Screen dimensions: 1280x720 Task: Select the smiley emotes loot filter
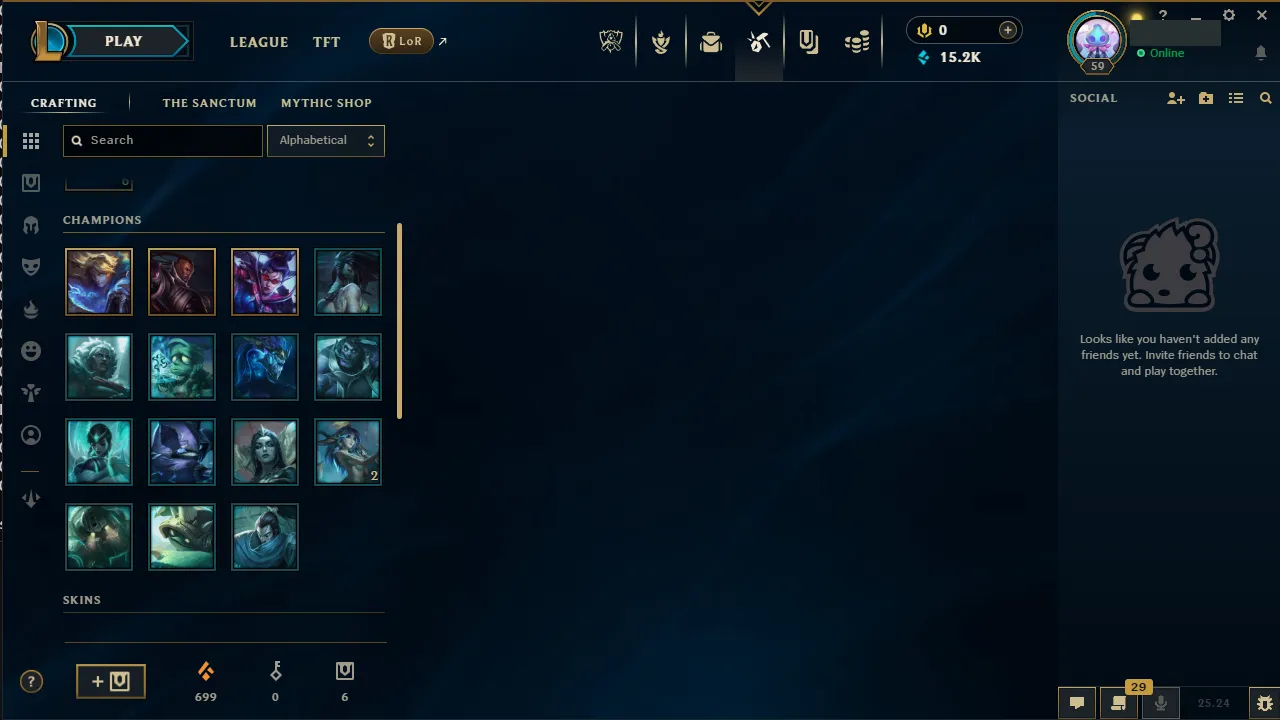point(31,351)
